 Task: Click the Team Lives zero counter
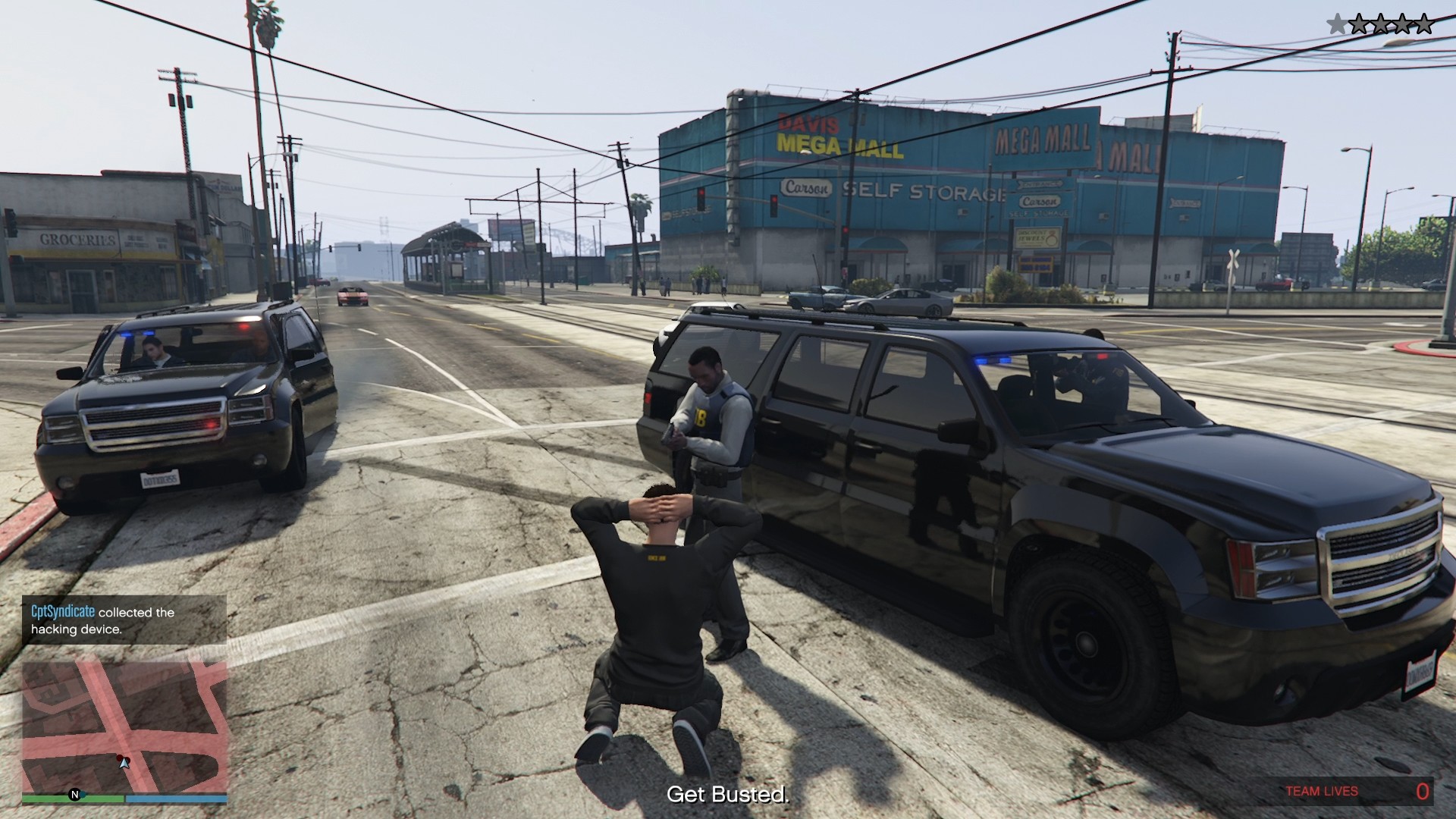[x=1423, y=789]
